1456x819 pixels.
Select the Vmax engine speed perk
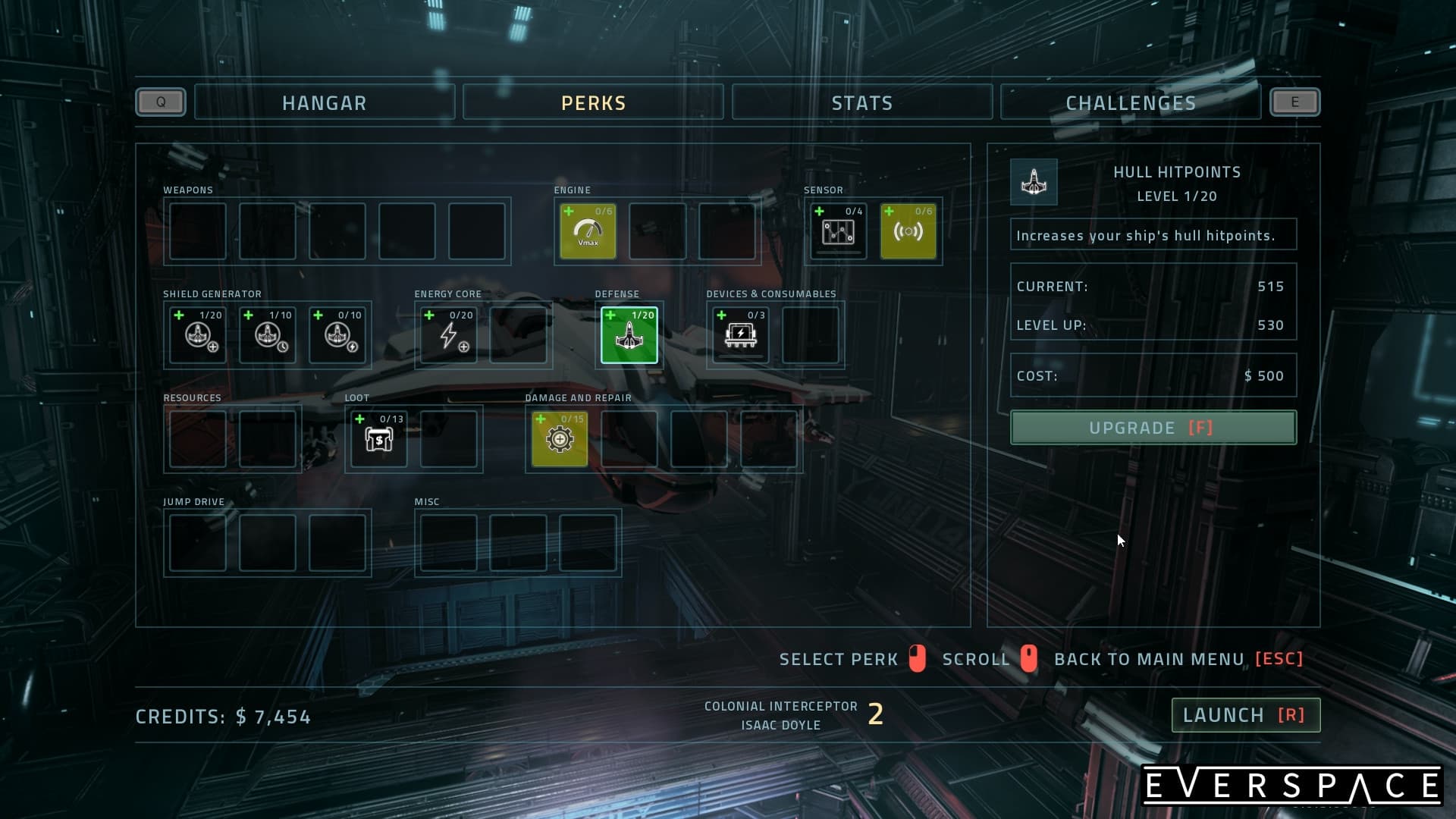pyautogui.click(x=588, y=231)
